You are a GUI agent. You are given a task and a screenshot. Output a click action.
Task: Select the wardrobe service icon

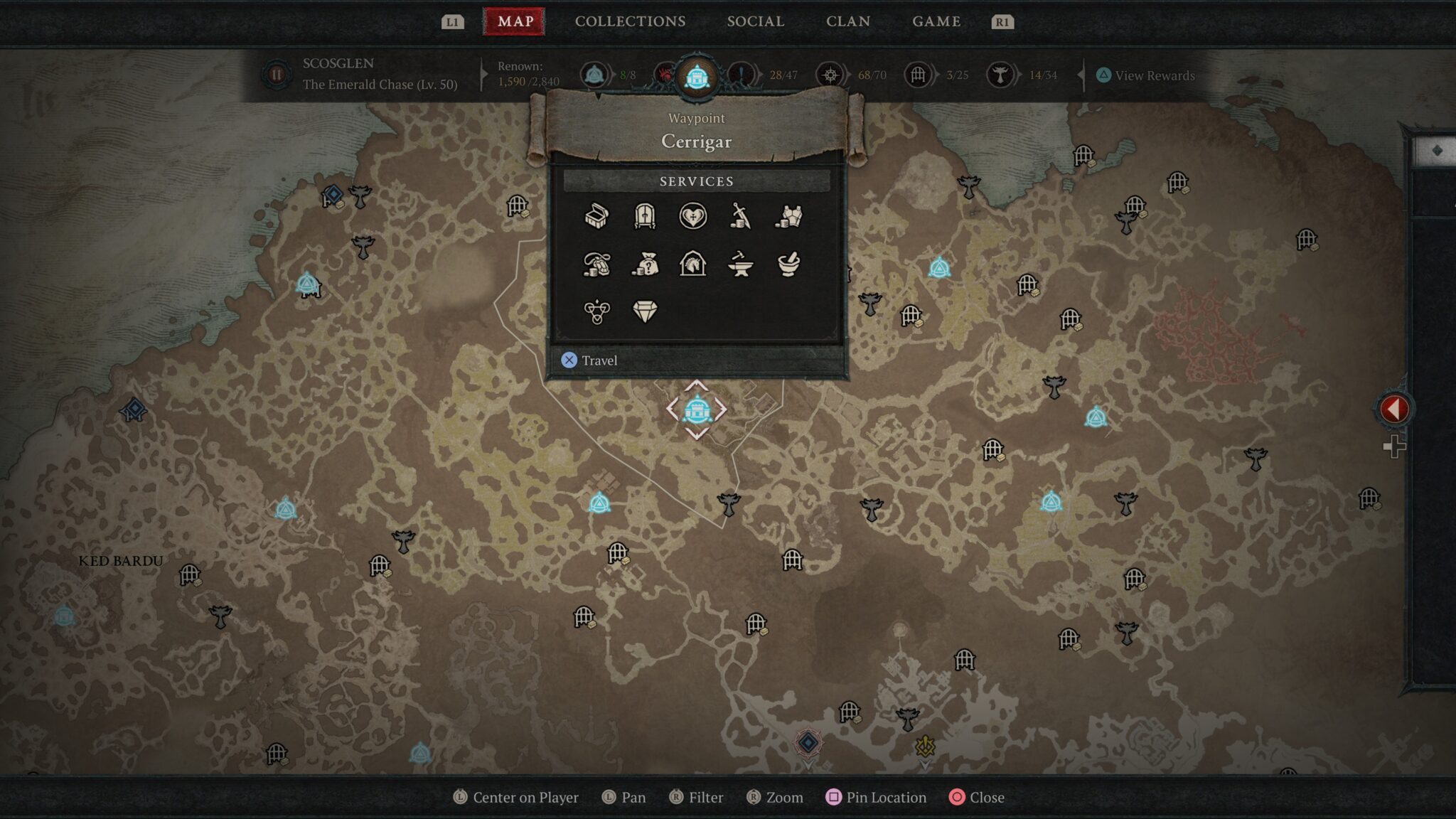(x=644, y=216)
